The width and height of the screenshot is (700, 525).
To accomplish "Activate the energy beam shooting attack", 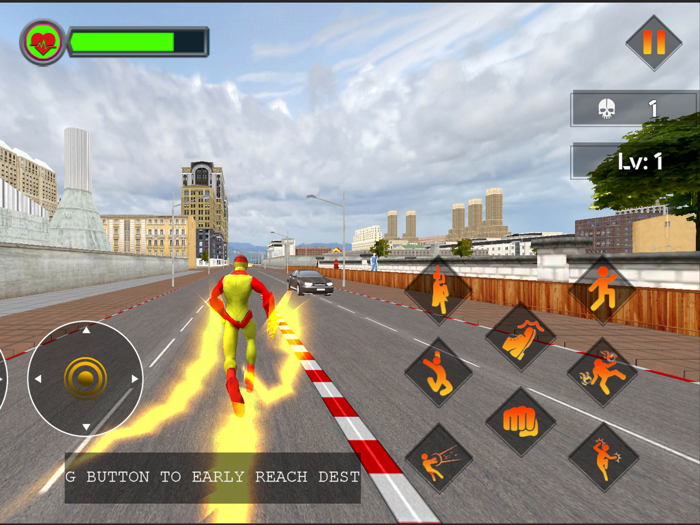I will 438,458.
